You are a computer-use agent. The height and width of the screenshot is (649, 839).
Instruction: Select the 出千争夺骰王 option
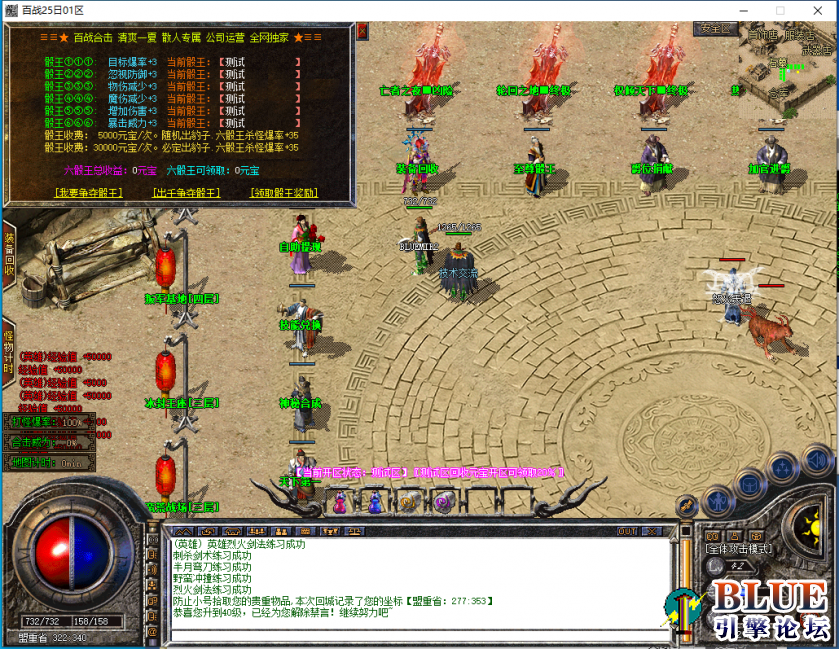(x=186, y=193)
